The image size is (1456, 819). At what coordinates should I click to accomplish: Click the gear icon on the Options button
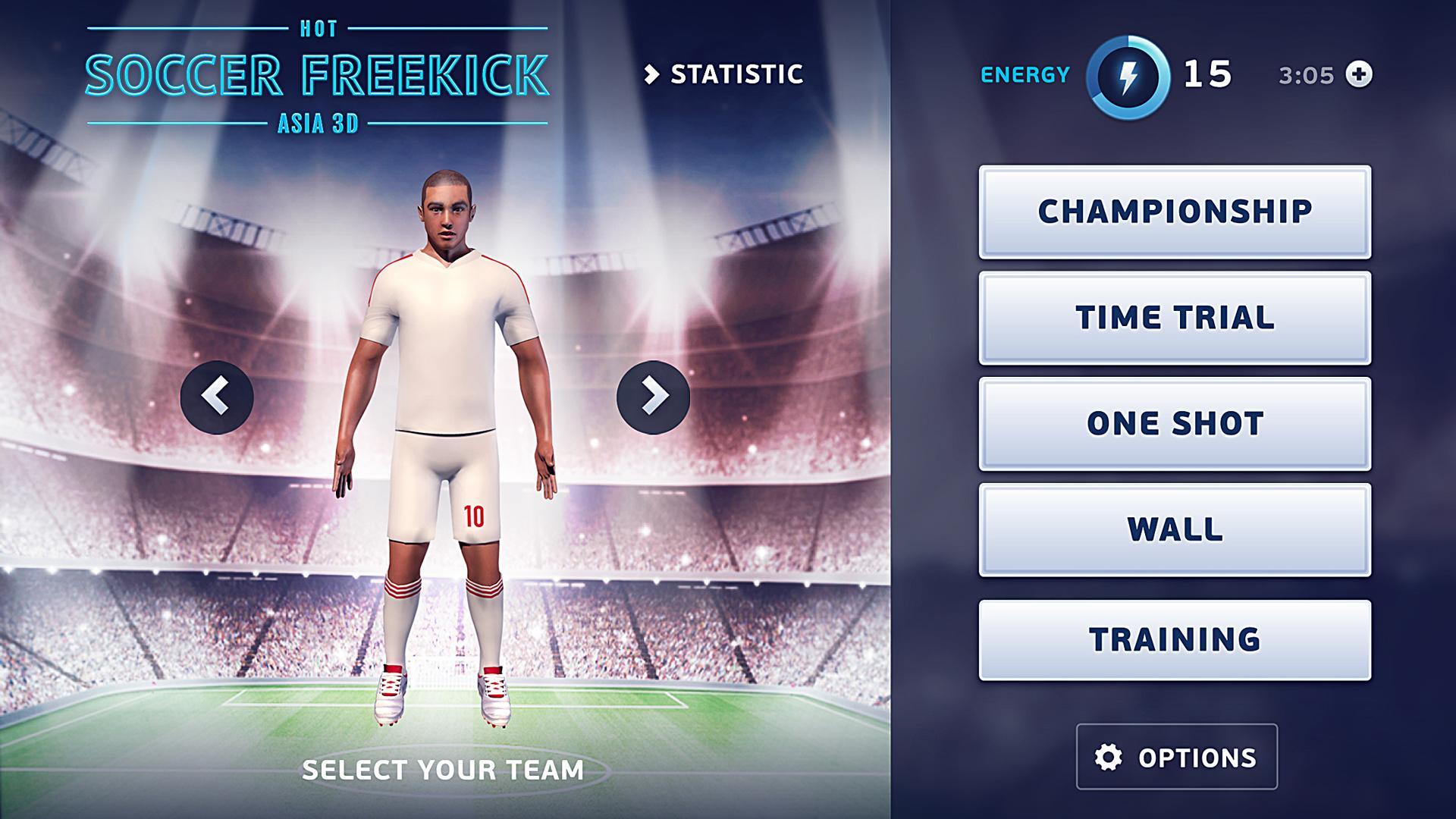1107,758
